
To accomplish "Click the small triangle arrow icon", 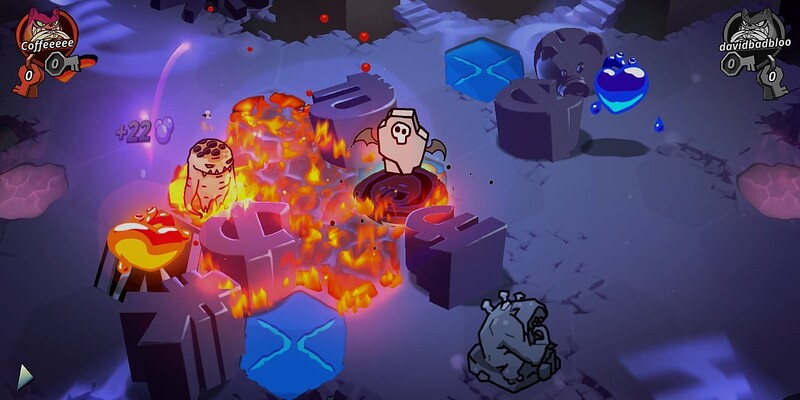I will click(25, 376).
